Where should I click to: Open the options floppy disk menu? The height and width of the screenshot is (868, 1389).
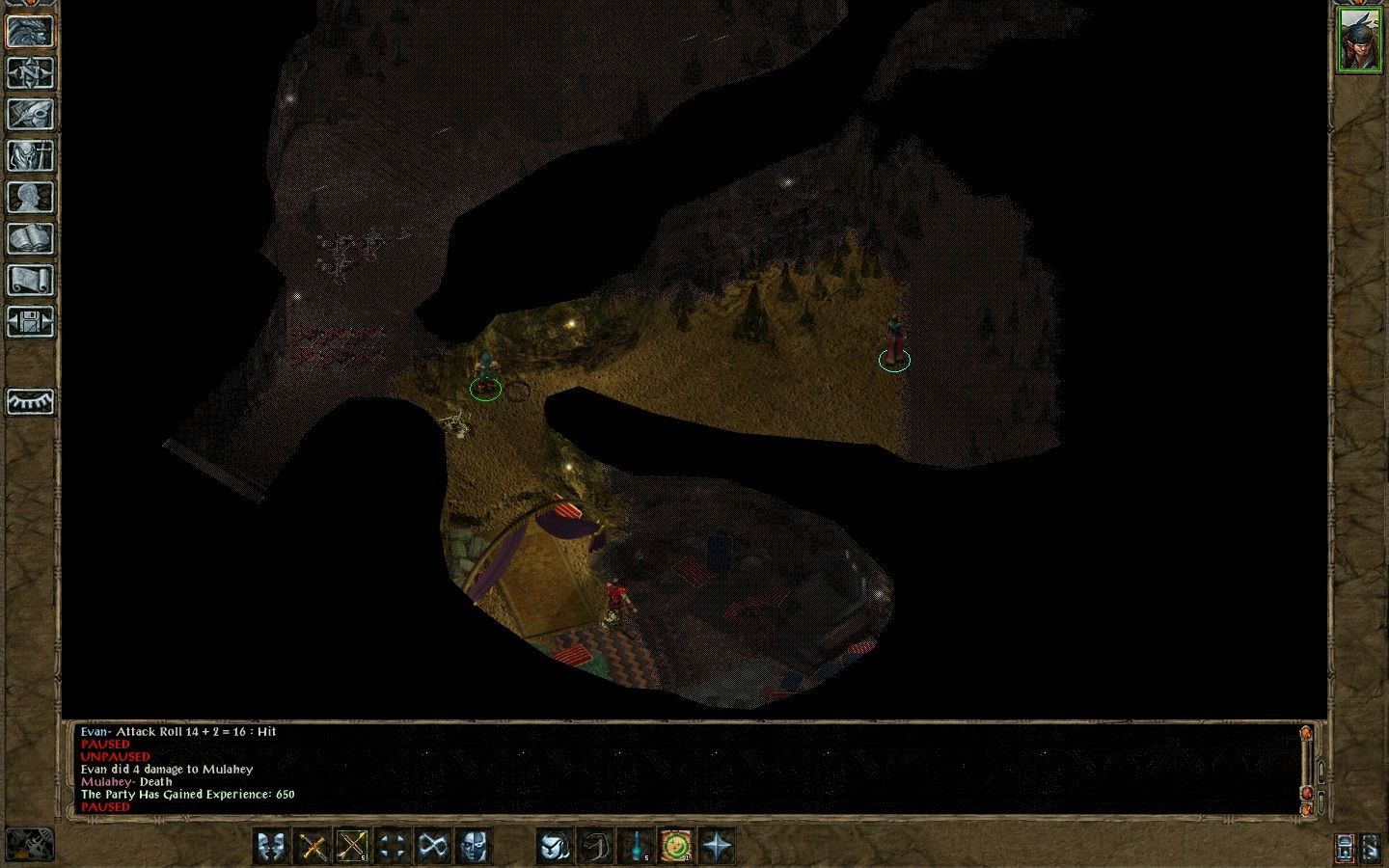(30, 322)
